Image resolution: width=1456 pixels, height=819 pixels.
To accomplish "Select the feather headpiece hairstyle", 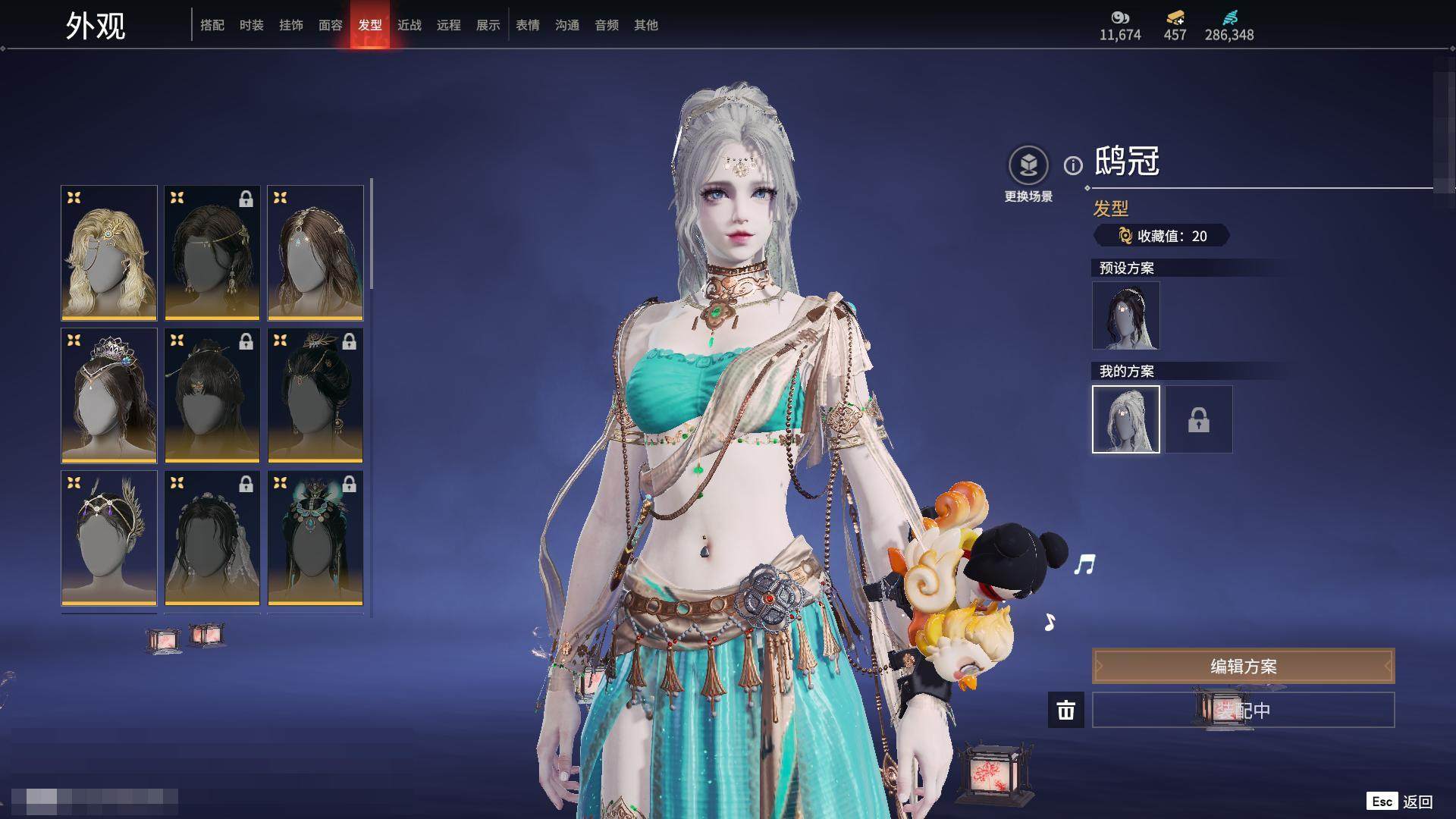I will coord(109,538).
